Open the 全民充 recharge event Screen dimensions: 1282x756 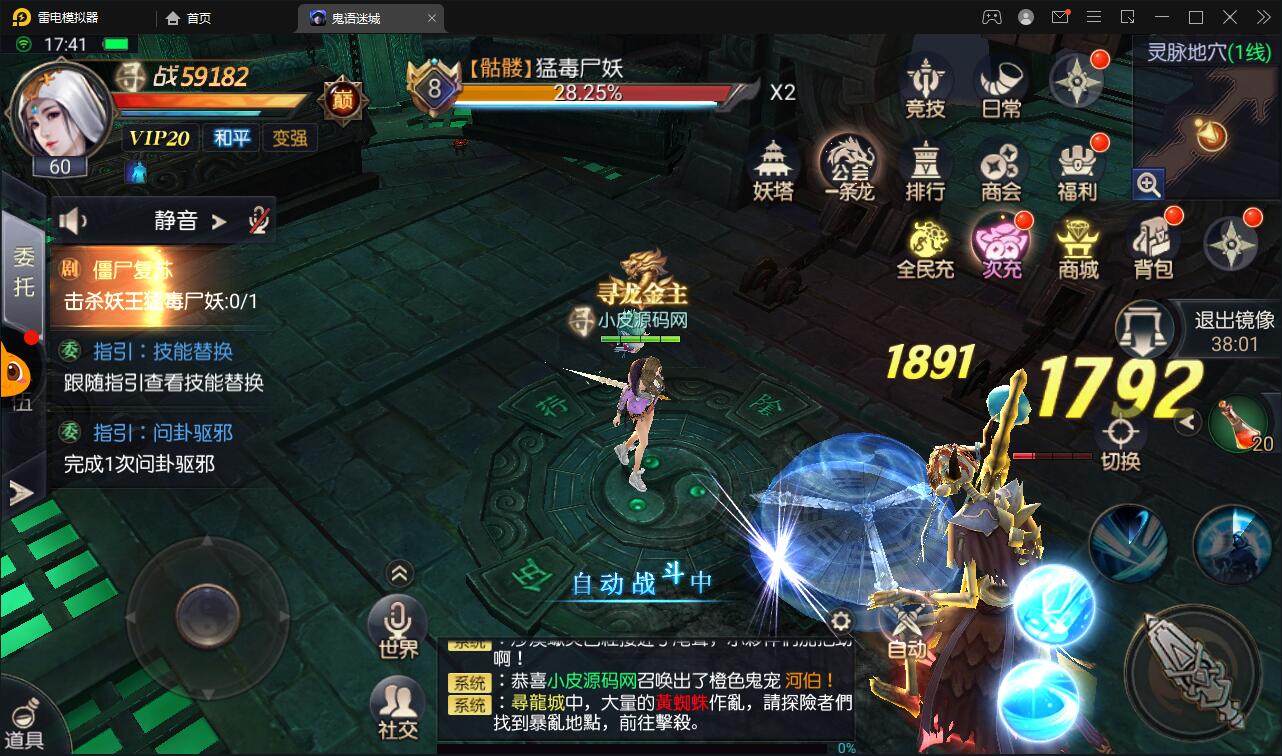[925, 248]
